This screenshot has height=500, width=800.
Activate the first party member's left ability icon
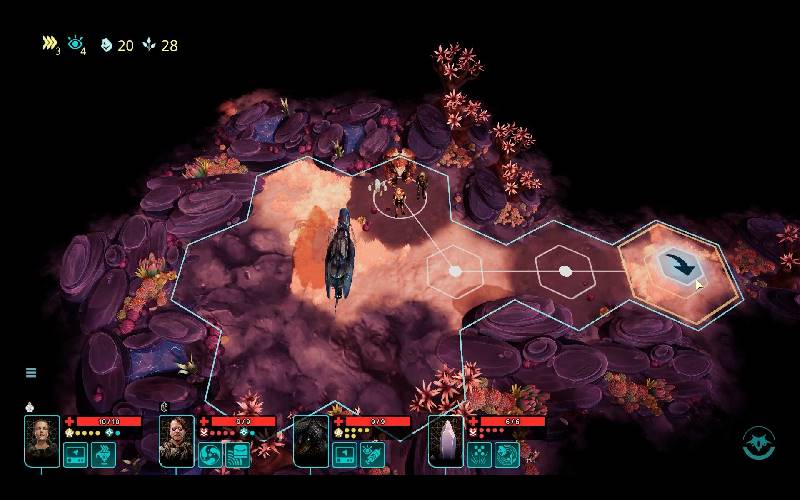76,455
